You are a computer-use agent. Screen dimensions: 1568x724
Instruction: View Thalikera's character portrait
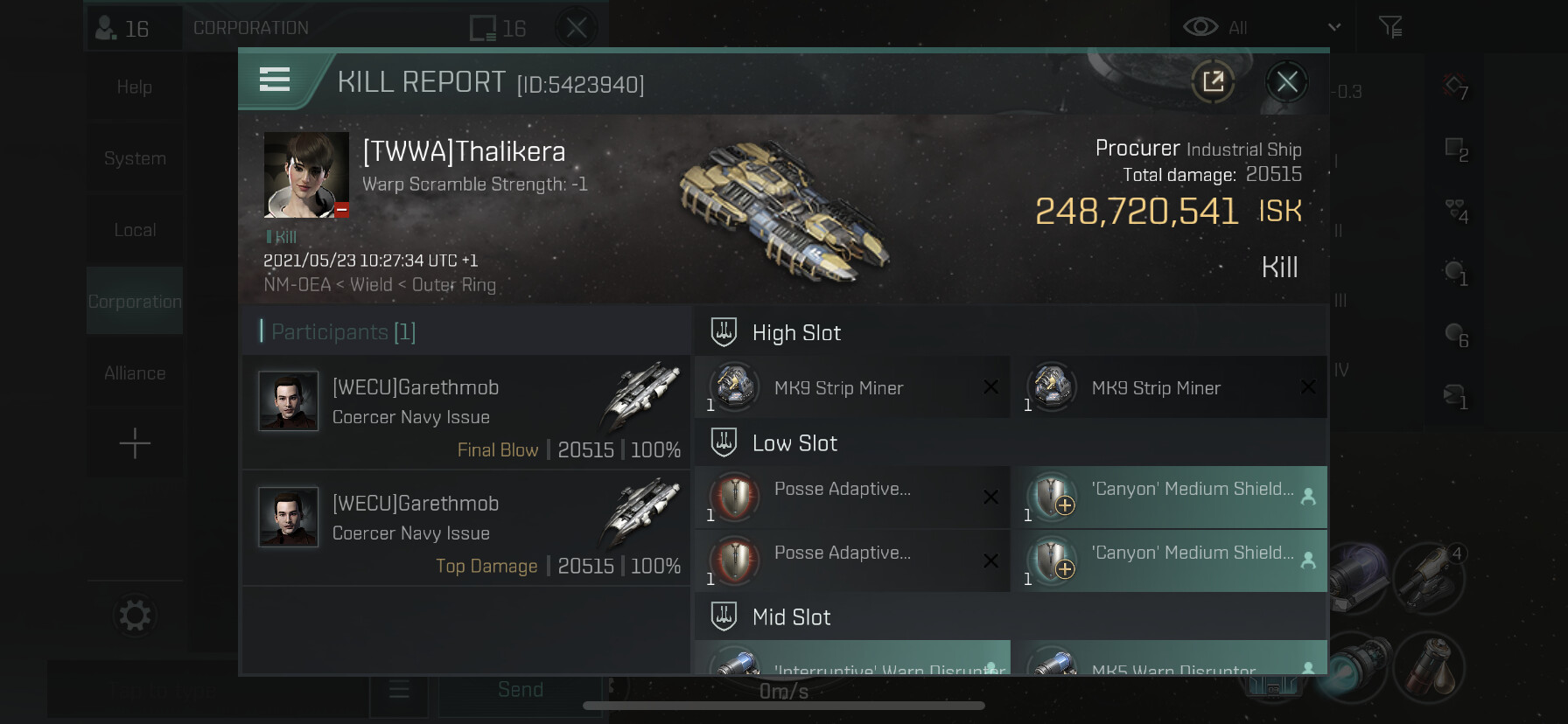[306, 175]
